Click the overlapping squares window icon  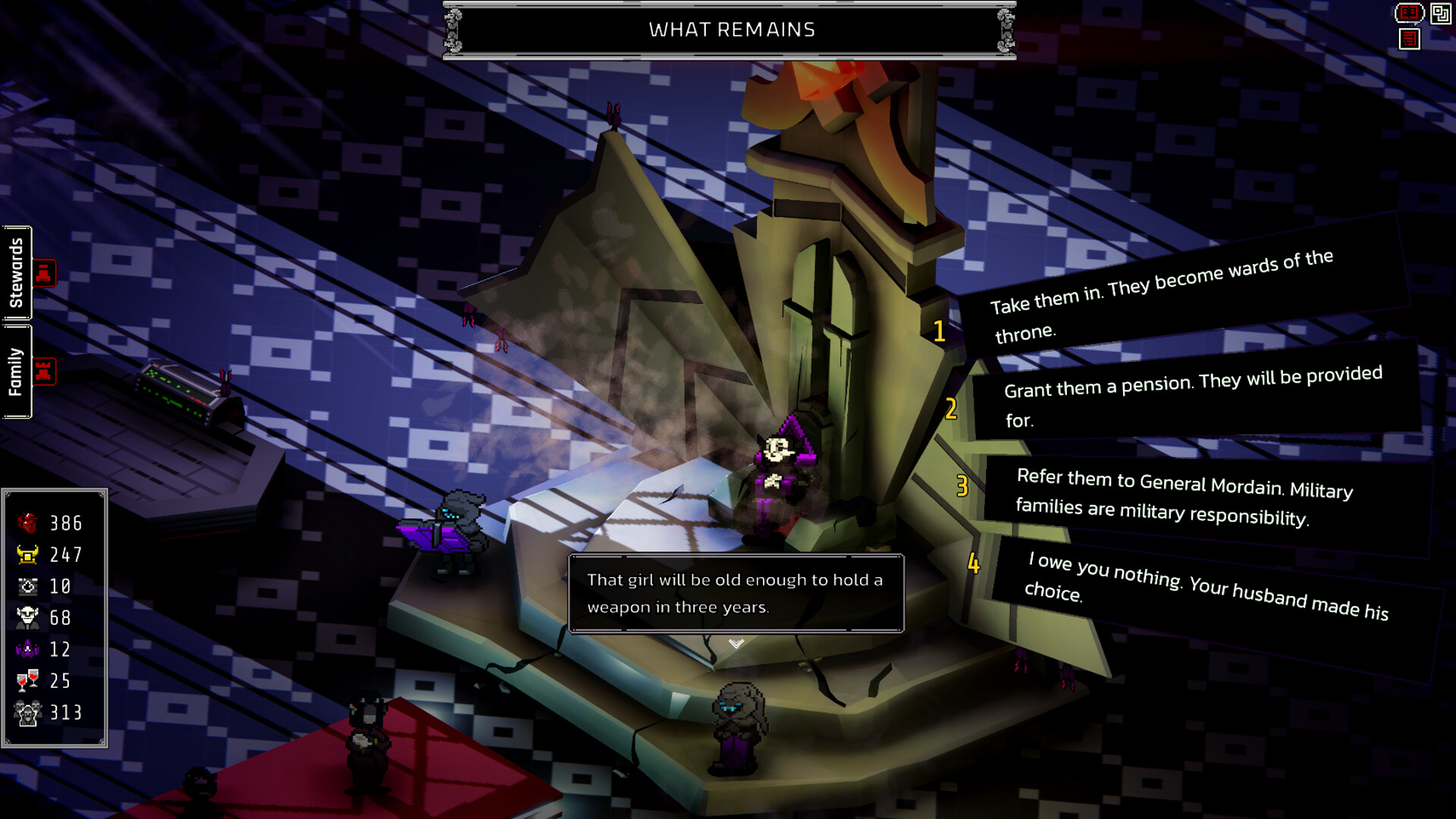(1440, 13)
